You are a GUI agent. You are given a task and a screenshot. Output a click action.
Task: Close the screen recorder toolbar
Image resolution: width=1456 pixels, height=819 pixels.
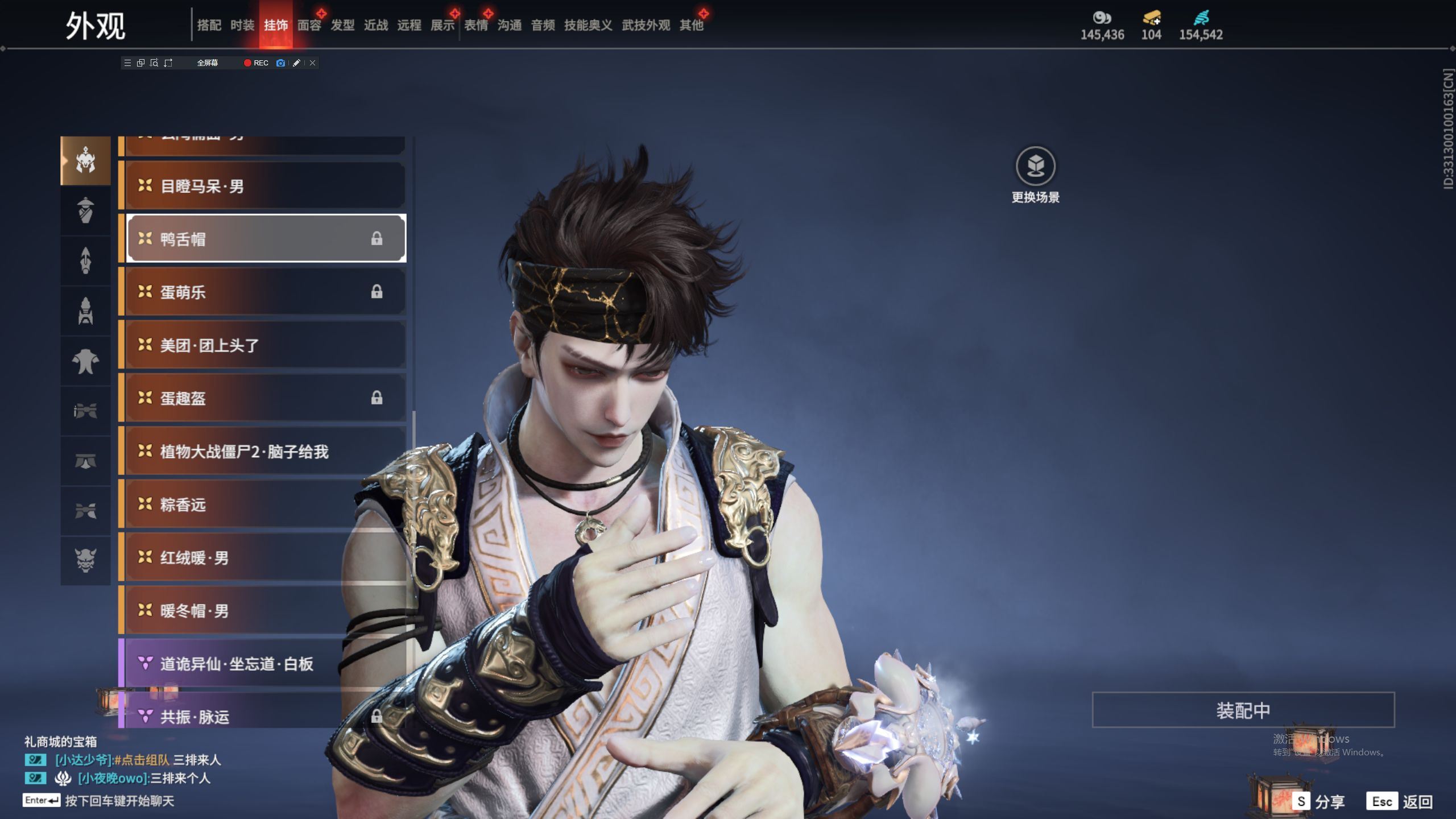point(312,63)
